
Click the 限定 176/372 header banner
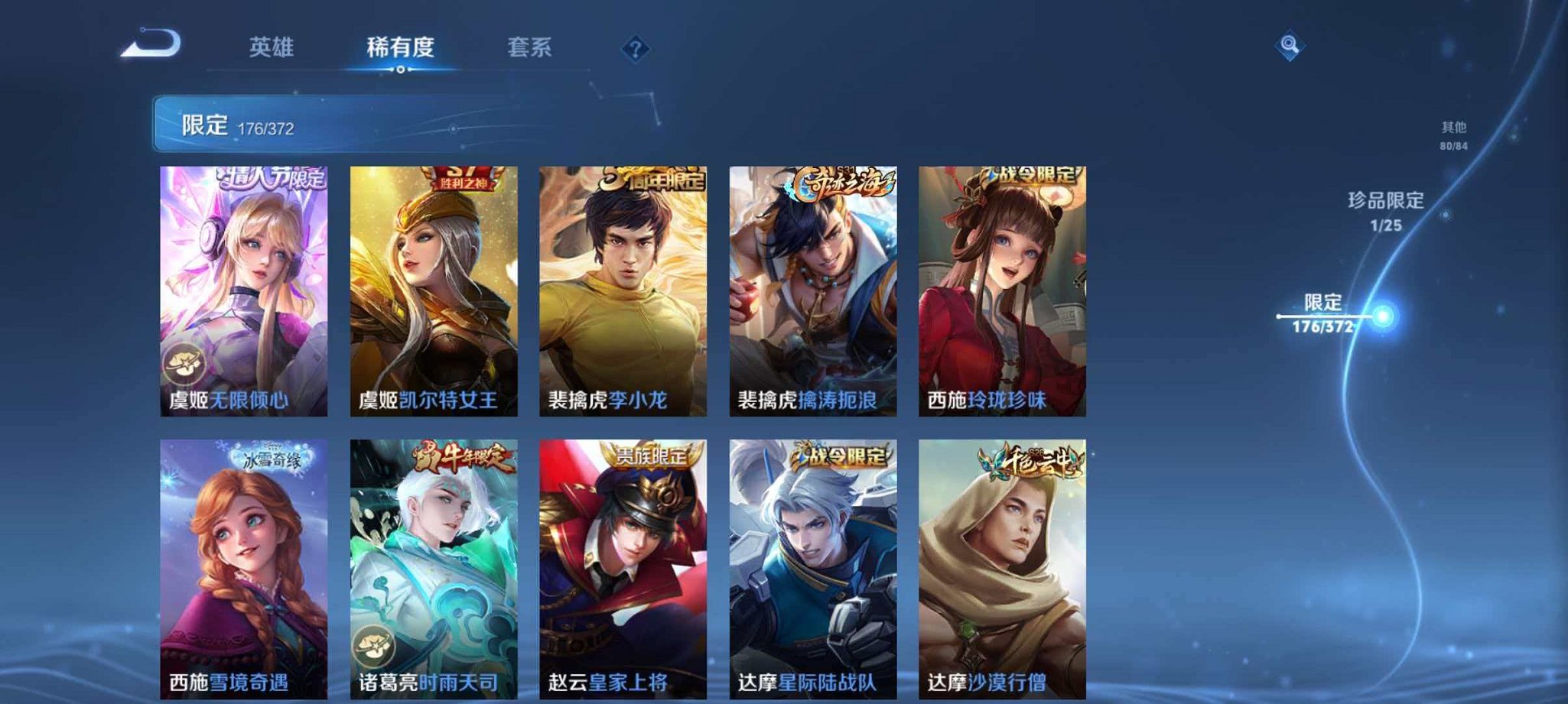coord(252,122)
